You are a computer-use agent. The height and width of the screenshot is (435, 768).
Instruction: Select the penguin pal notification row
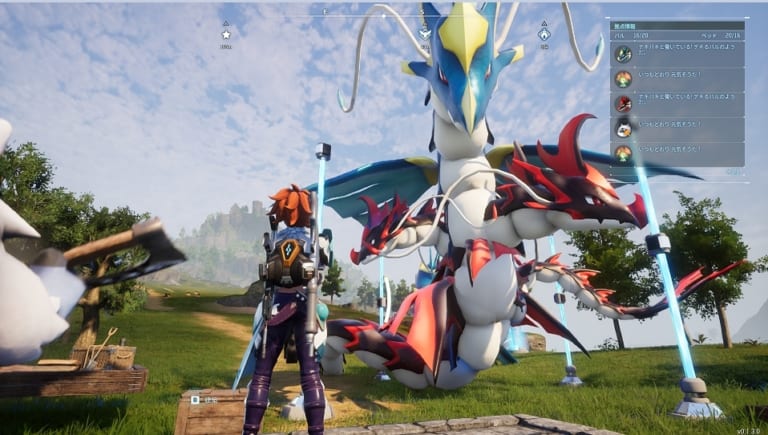[676, 127]
